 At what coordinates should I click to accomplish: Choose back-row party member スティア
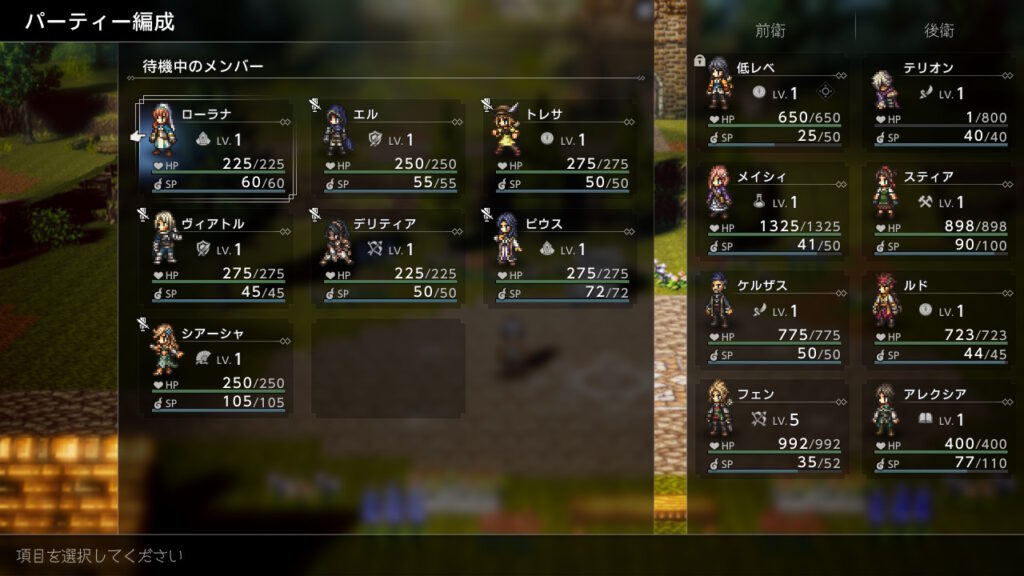938,210
